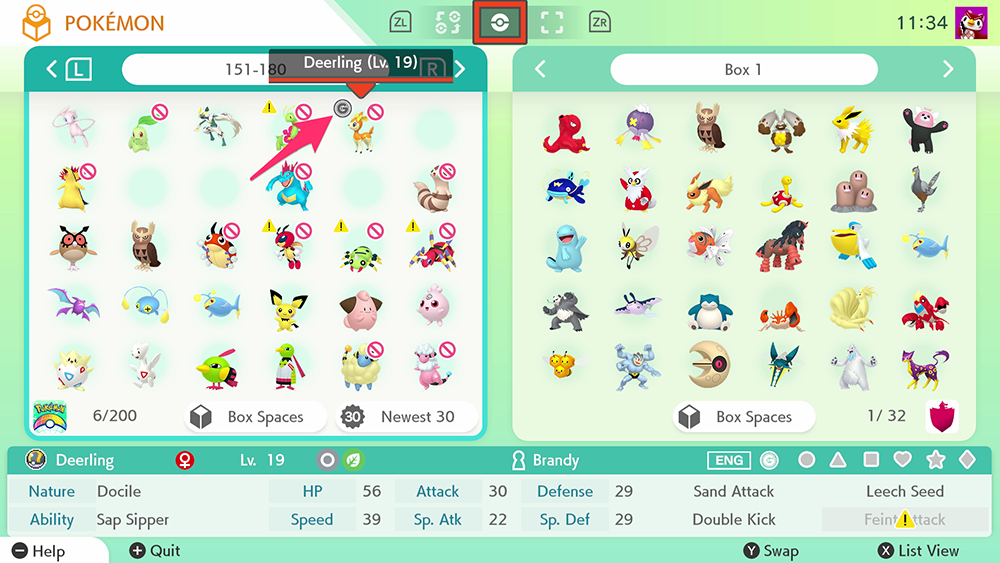The height and width of the screenshot is (563, 1000).
Task: Choose Ninetales in Box 1
Action: click(851, 310)
